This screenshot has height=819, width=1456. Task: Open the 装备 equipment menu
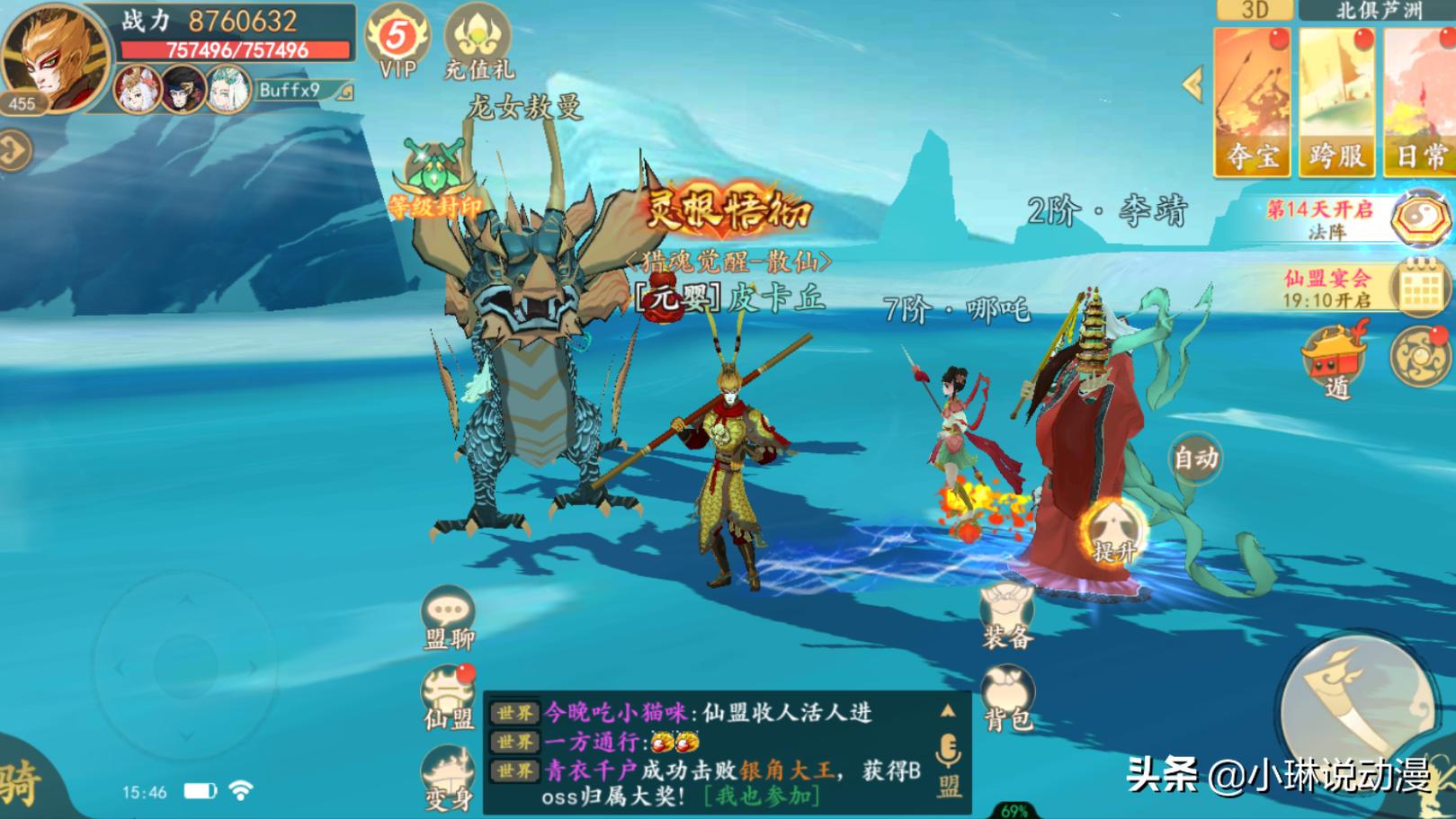click(1007, 616)
